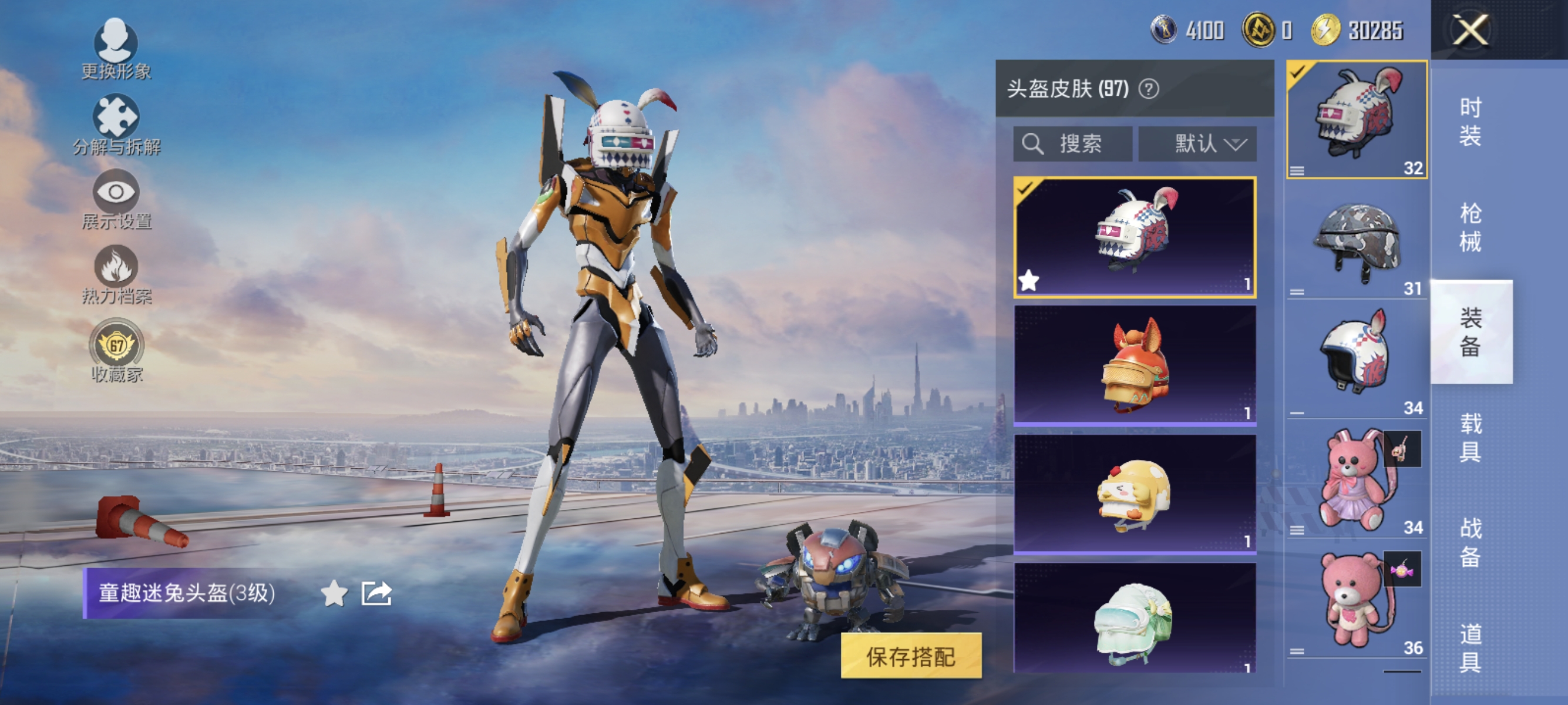Screen dimensions: 1568x705
Task: Click the 搜索 search input field
Action: tap(1074, 145)
